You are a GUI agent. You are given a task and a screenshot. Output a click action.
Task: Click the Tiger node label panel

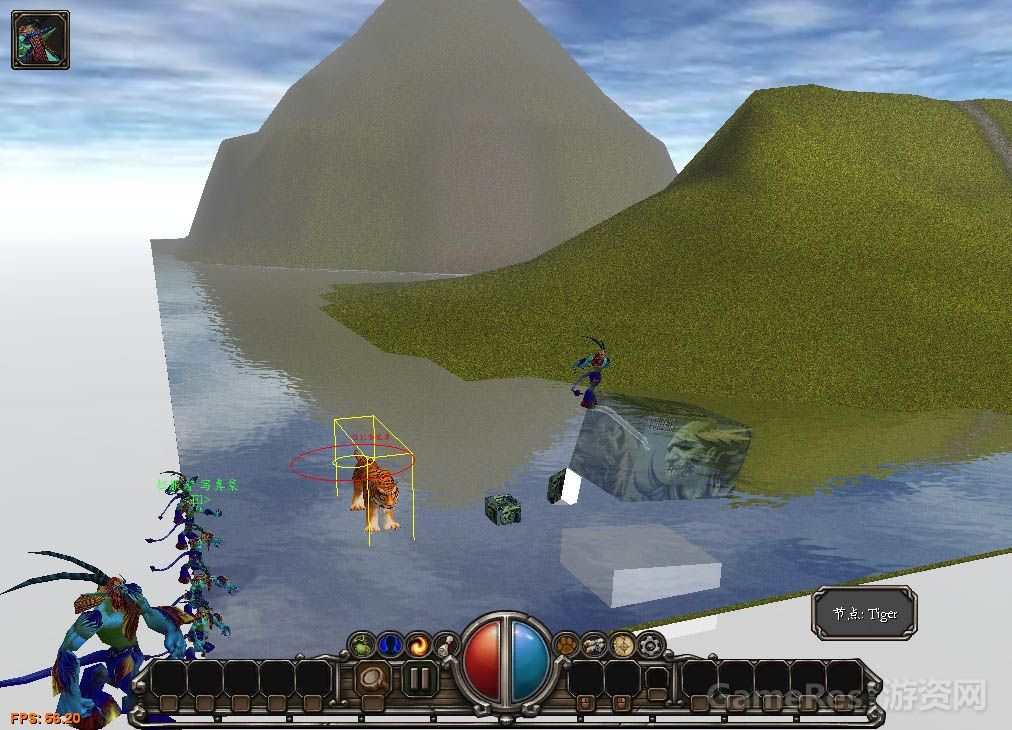coord(864,614)
